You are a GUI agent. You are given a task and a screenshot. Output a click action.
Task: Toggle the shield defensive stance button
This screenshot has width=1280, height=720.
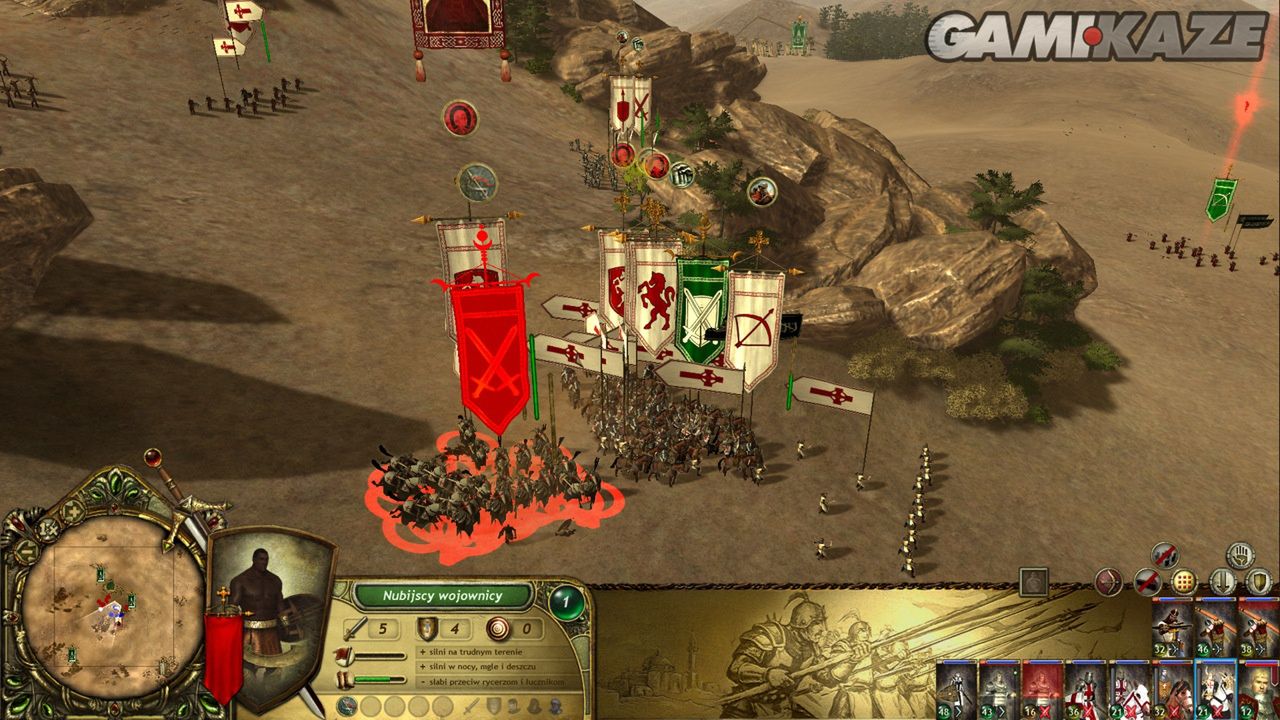(x=1259, y=581)
